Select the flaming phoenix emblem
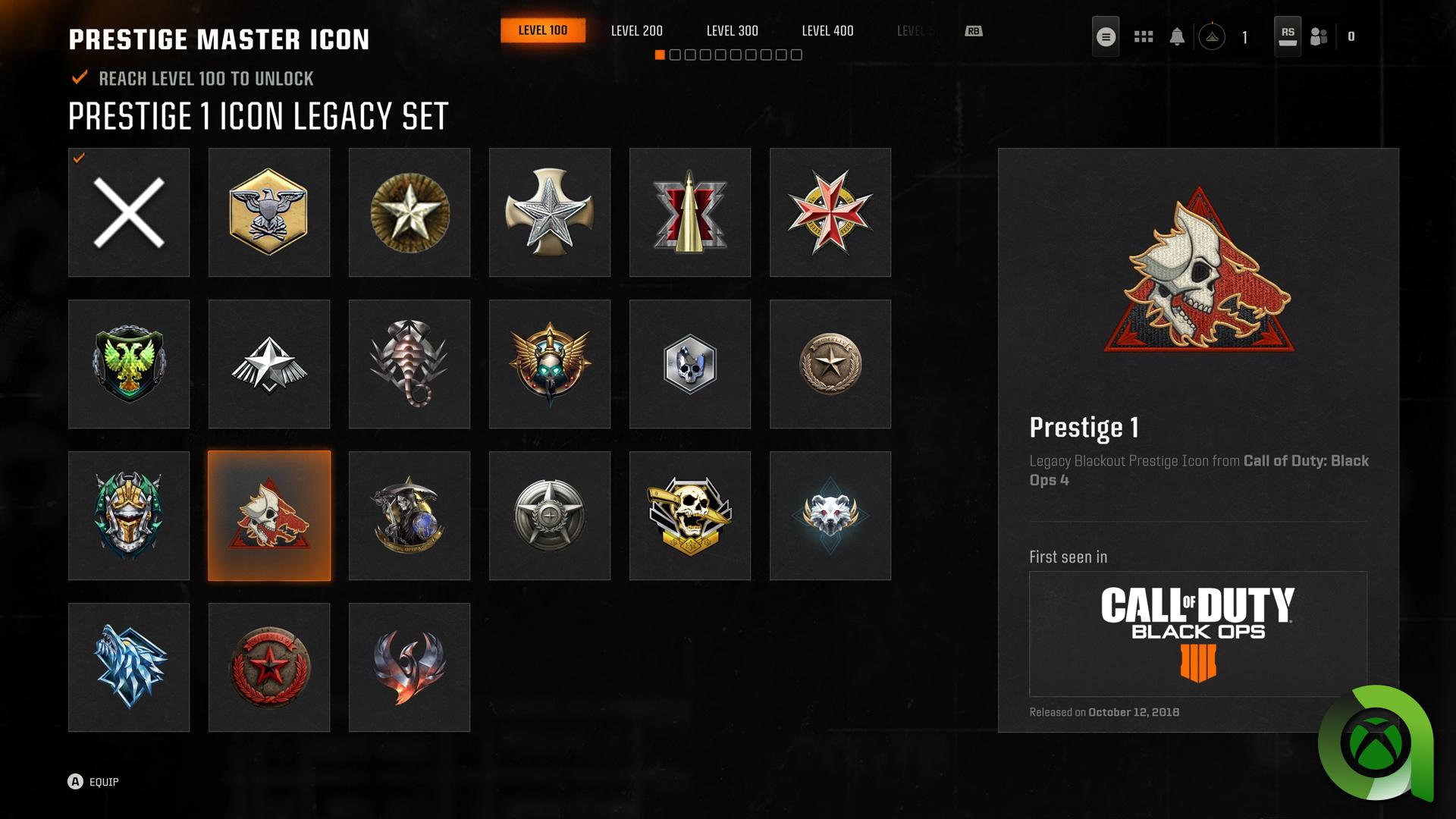 (x=409, y=667)
